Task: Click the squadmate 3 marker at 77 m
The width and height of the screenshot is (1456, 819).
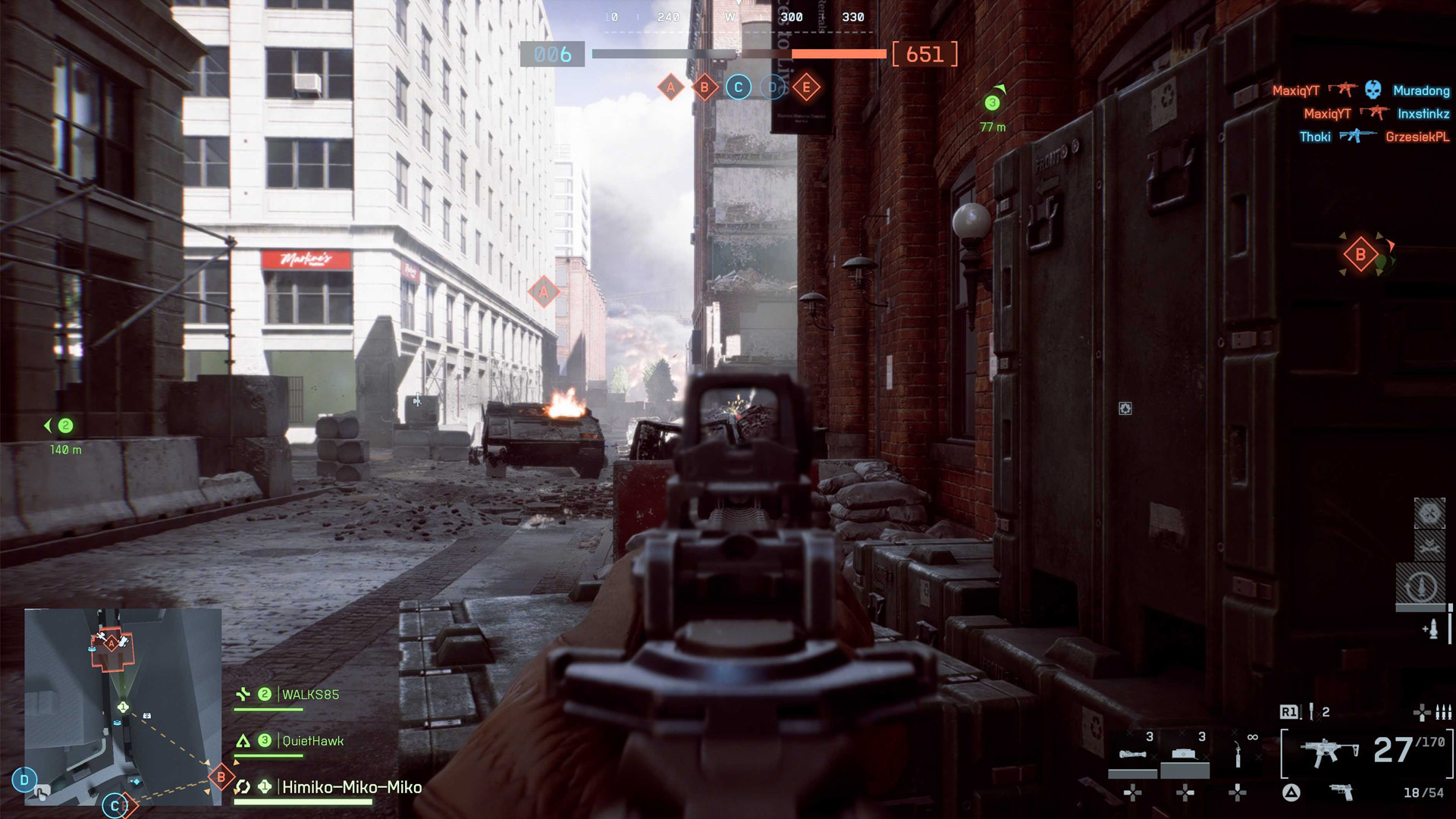Action: pos(992,103)
